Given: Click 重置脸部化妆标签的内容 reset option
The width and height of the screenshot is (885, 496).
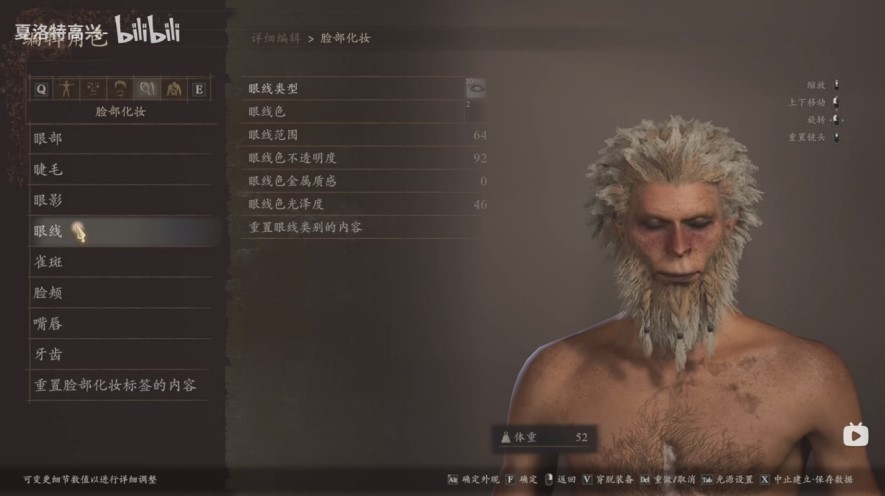Looking at the screenshot, I should (x=116, y=385).
